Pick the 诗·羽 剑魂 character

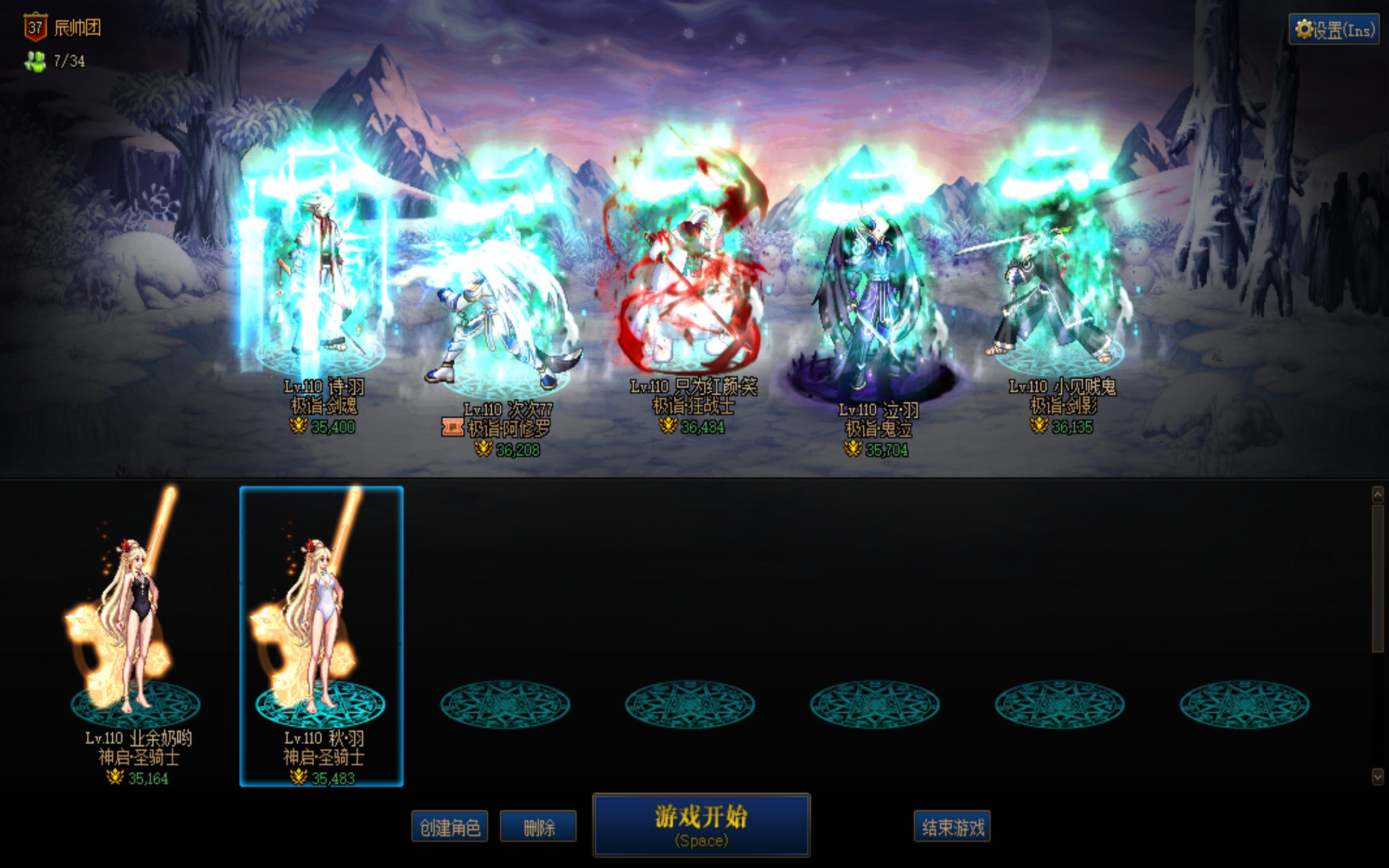point(320,287)
